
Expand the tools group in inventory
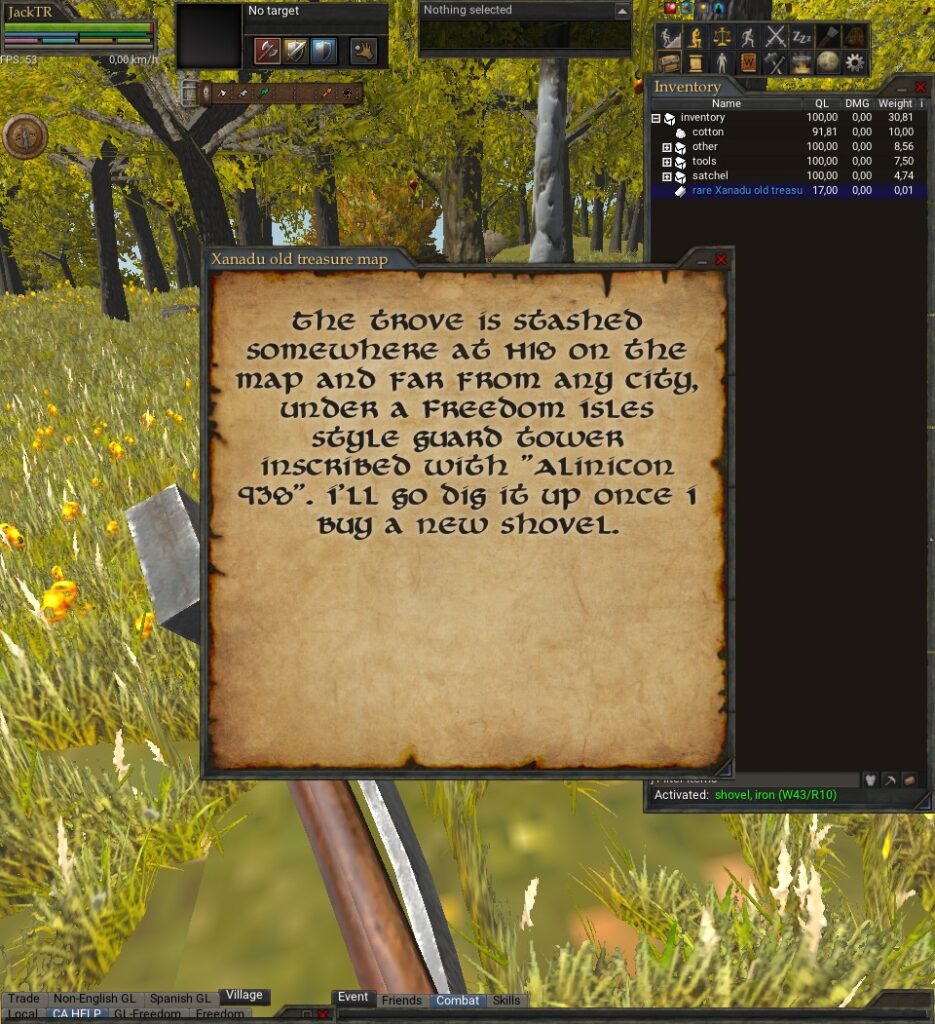[x=667, y=162]
